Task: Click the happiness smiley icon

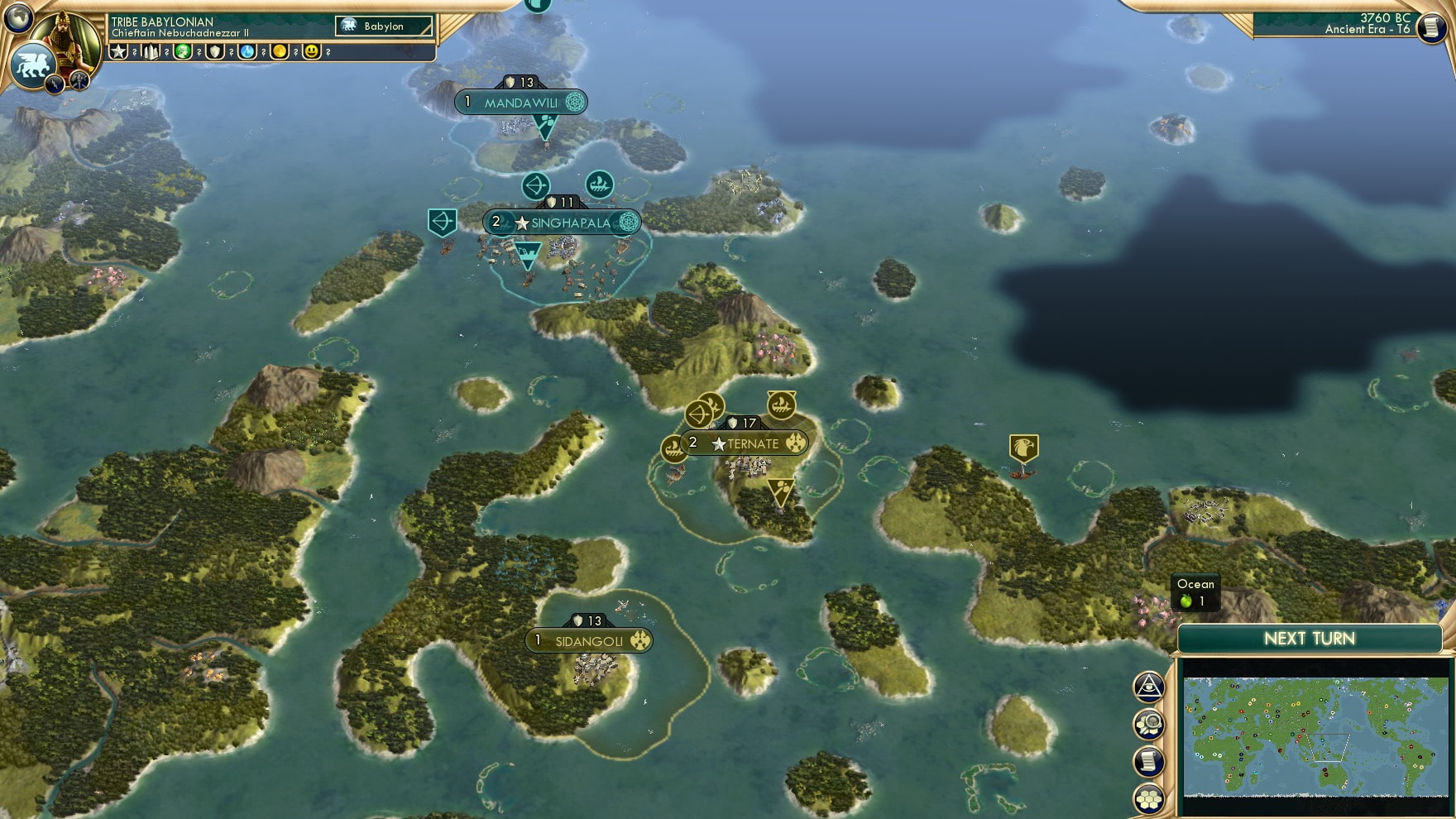Action: 310,51
